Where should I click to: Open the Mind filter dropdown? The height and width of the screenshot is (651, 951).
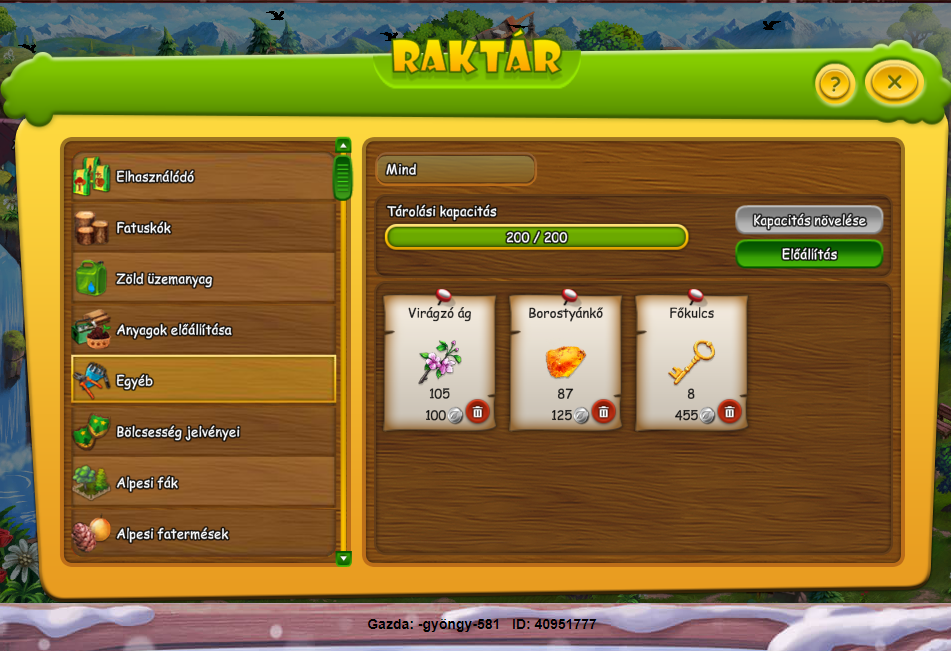pyautogui.click(x=455, y=170)
